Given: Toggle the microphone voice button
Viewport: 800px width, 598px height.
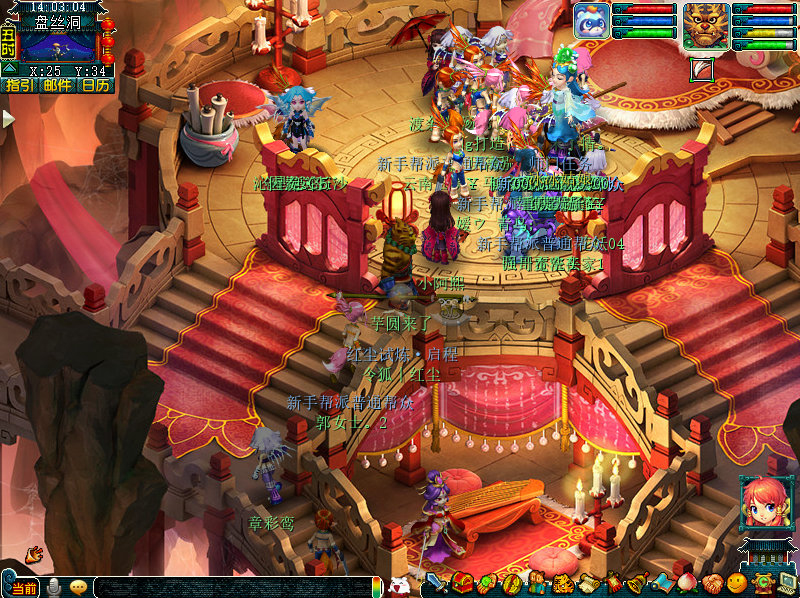Looking at the screenshot, I should point(54,587).
